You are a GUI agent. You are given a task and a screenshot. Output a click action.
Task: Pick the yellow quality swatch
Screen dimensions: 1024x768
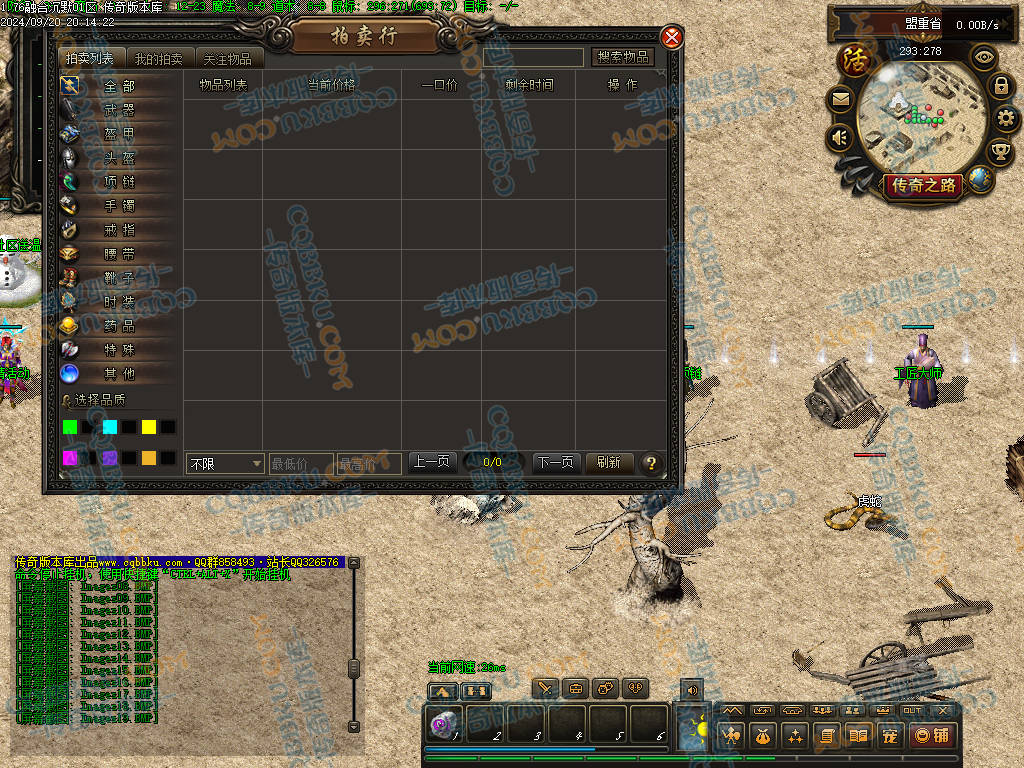coord(149,427)
